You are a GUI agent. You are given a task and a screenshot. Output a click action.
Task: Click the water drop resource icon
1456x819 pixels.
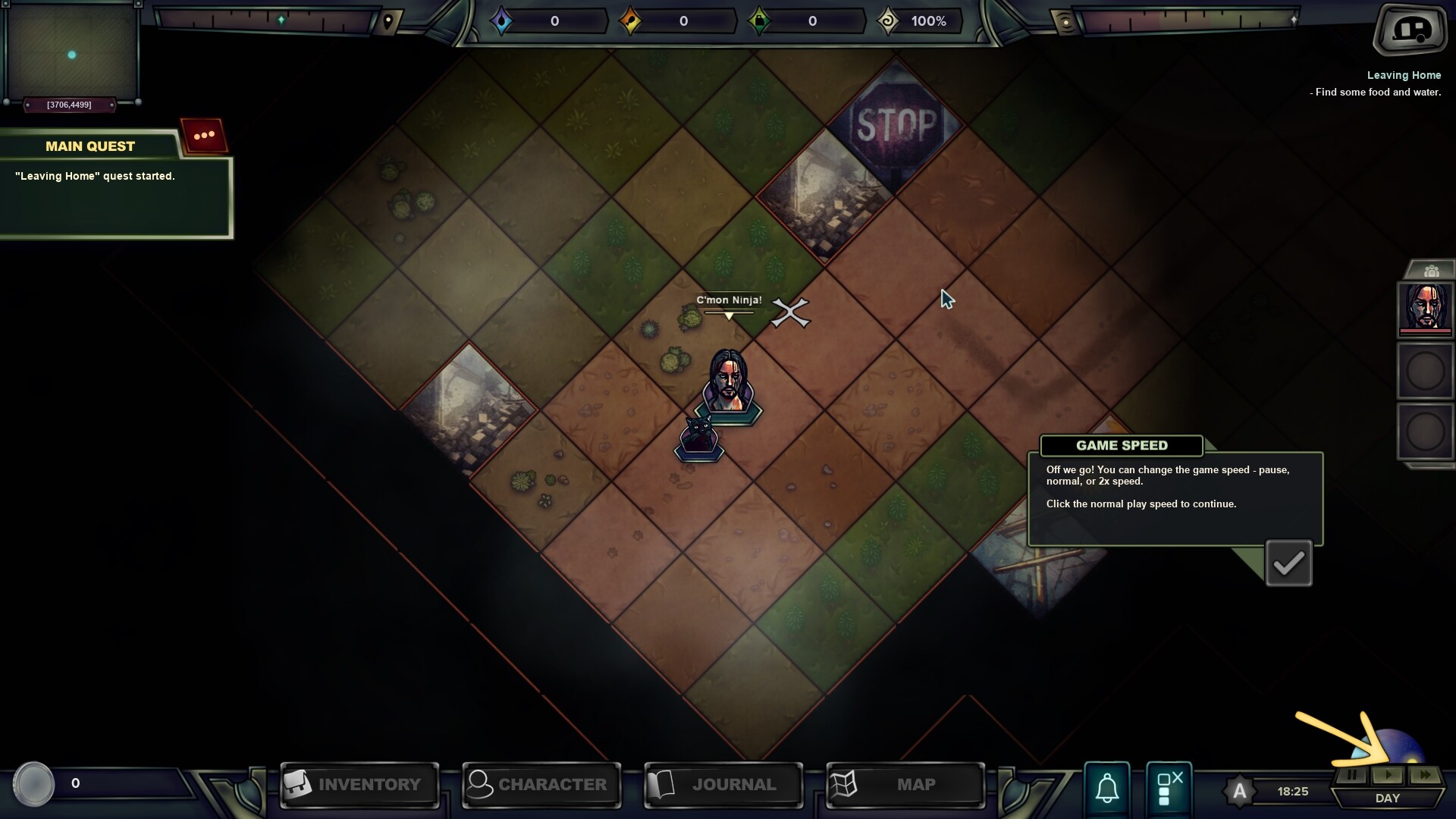point(503,20)
